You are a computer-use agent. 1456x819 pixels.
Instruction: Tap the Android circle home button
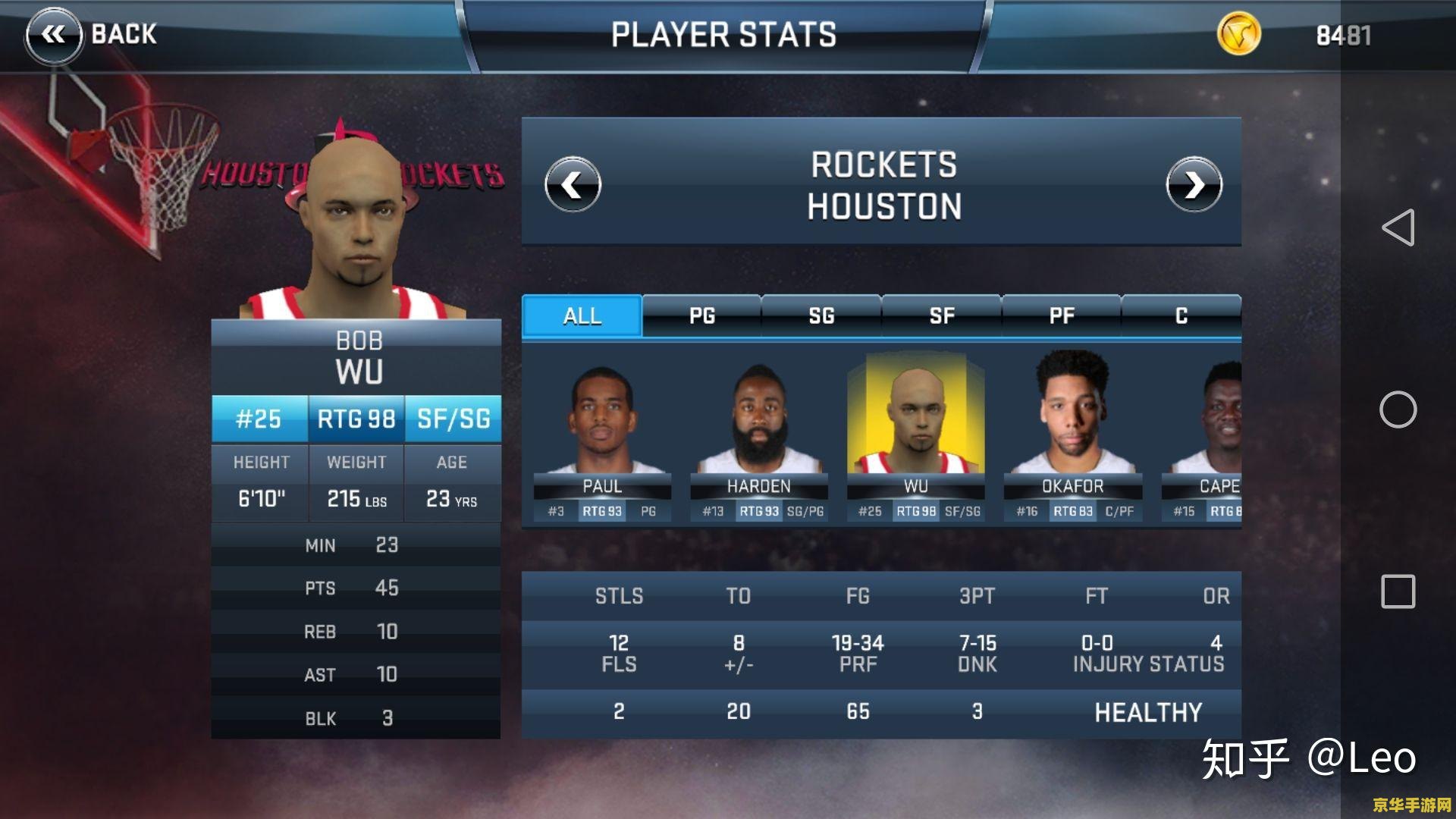click(x=1398, y=409)
